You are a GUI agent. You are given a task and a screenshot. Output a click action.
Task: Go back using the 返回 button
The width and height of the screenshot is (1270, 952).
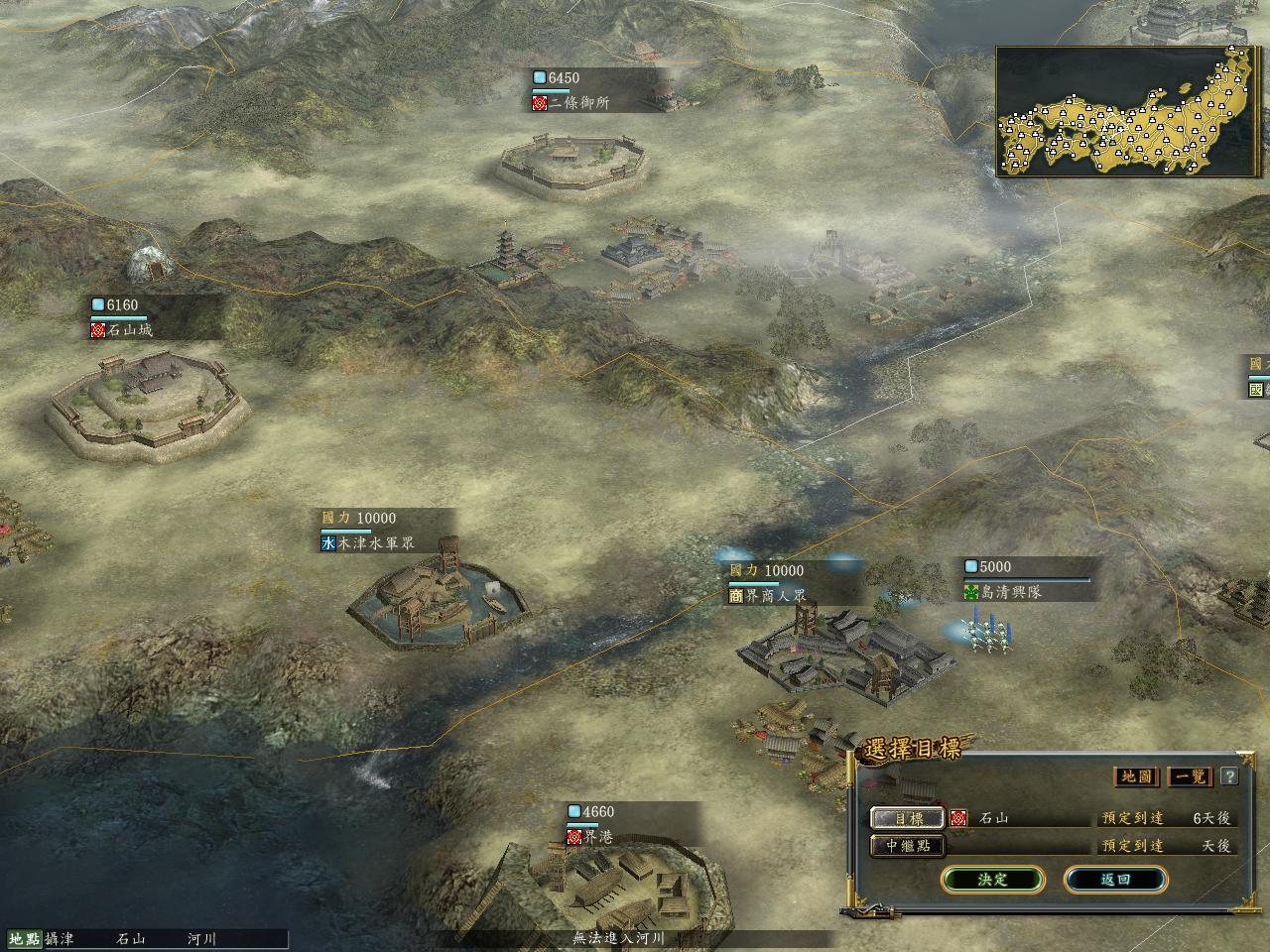click(1115, 879)
